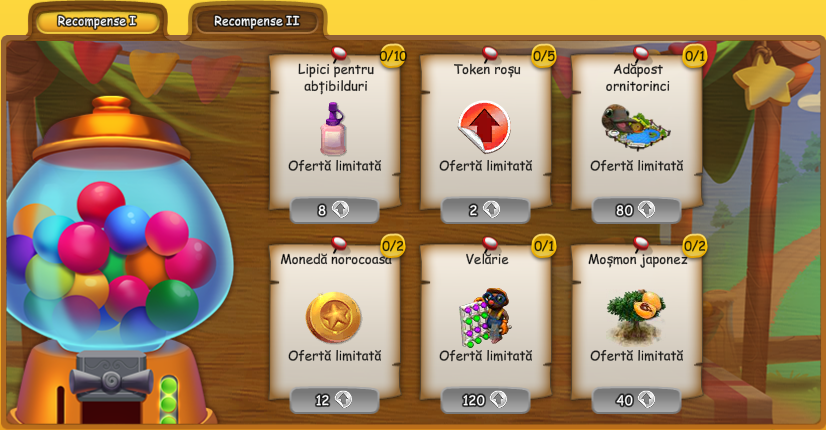Select the pink glue bottle item
The width and height of the screenshot is (826, 430).
(x=333, y=128)
